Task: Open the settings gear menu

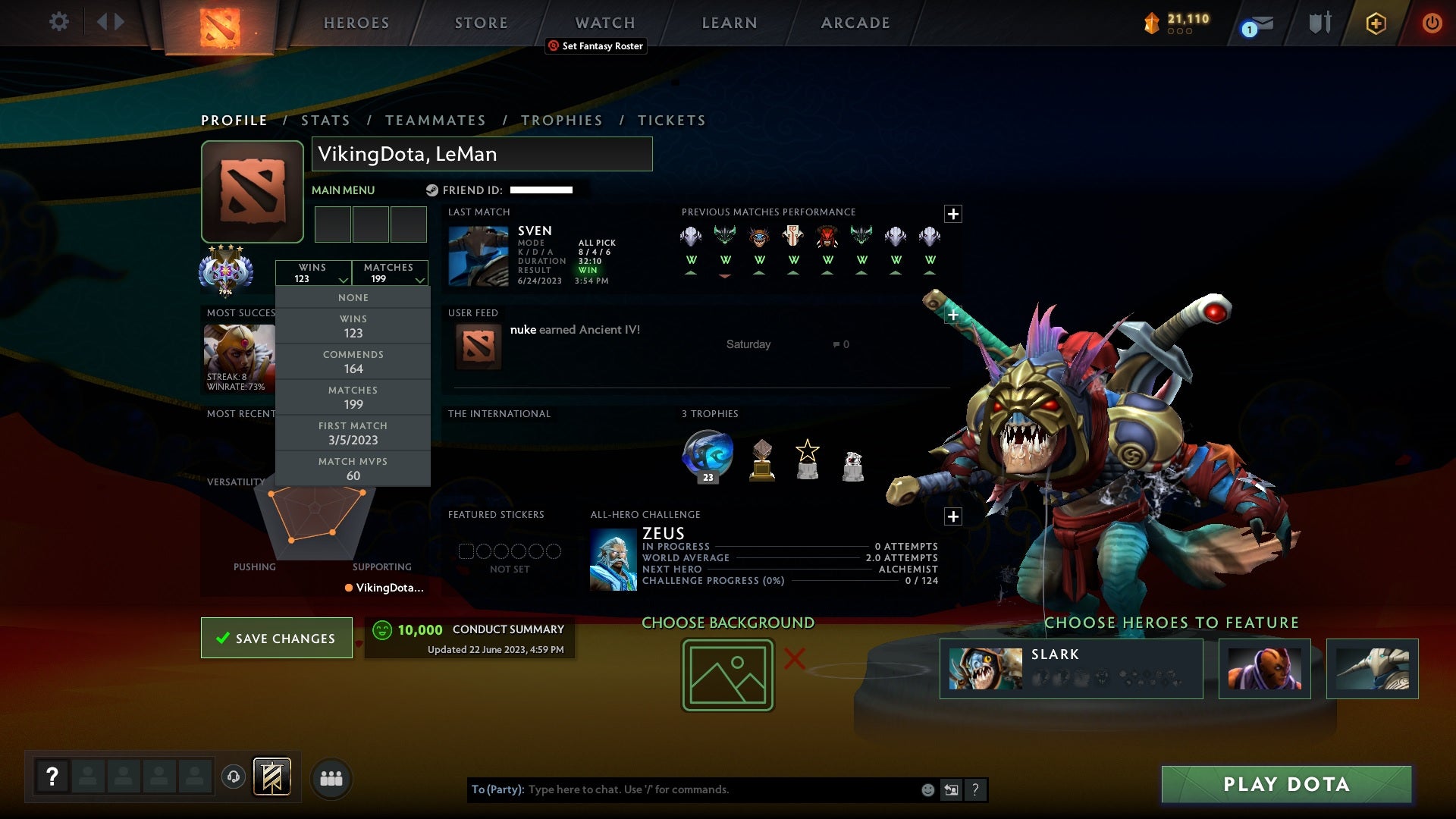Action: pos(59,22)
